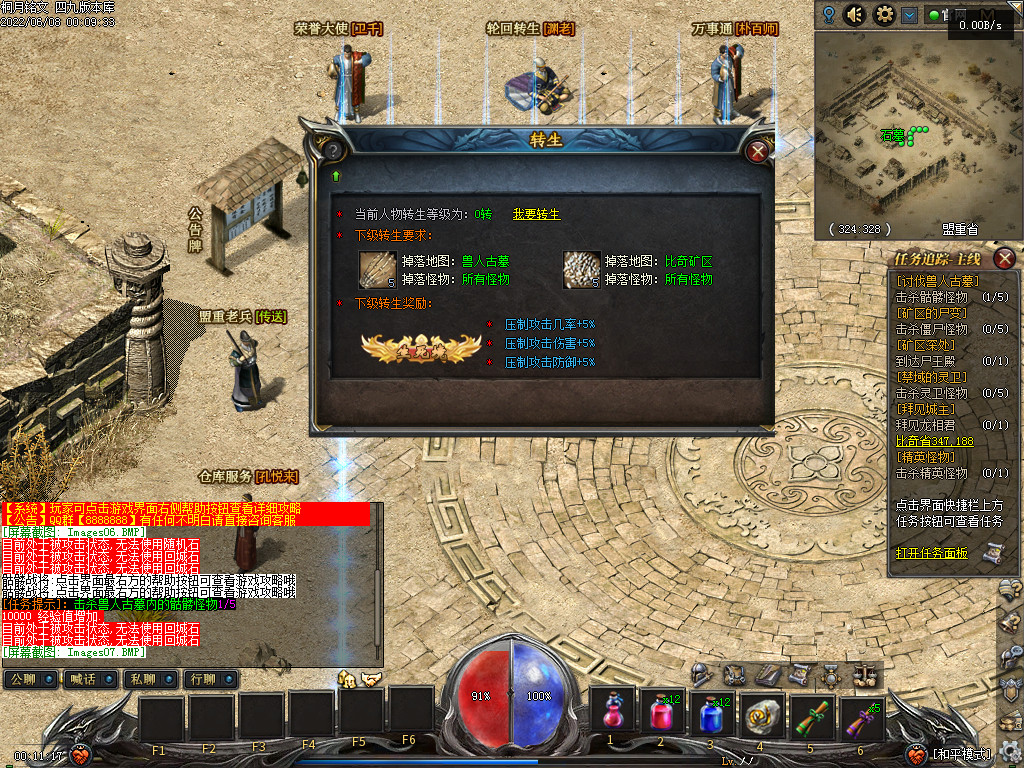Use the blue mana potion in slot 3
The image size is (1024, 768).
(x=711, y=712)
